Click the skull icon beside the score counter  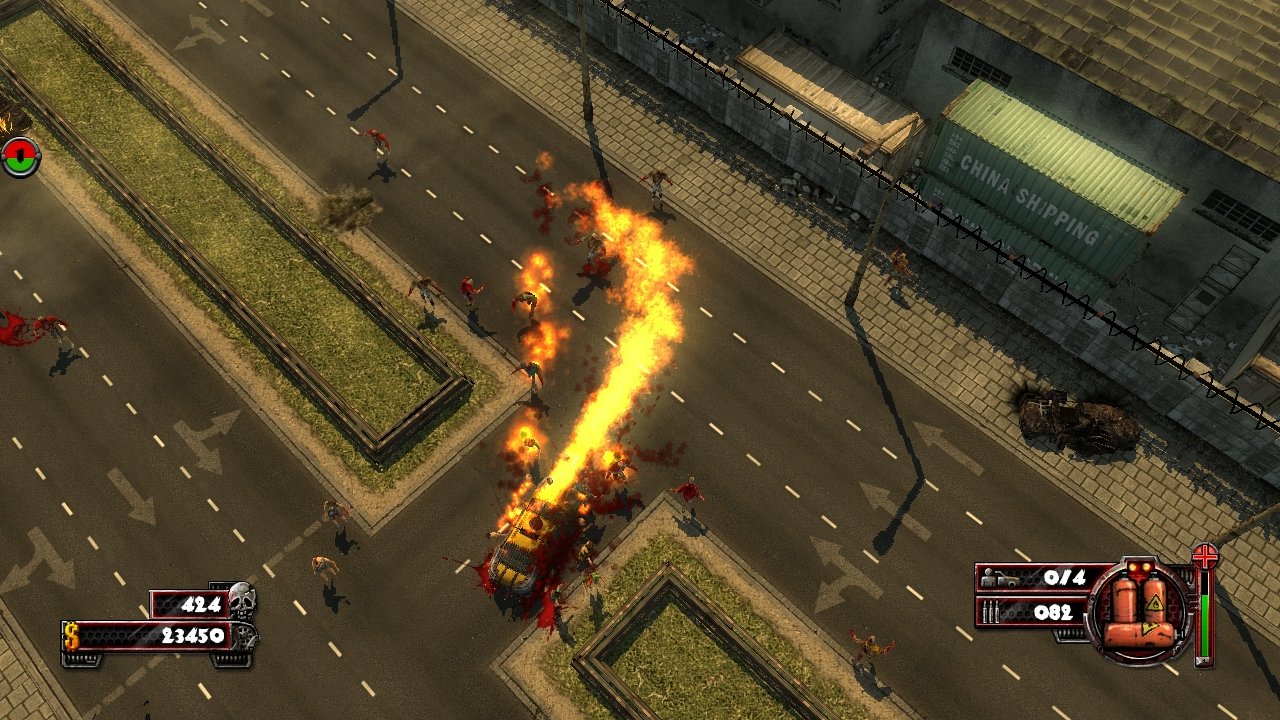(x=242, y=601)
